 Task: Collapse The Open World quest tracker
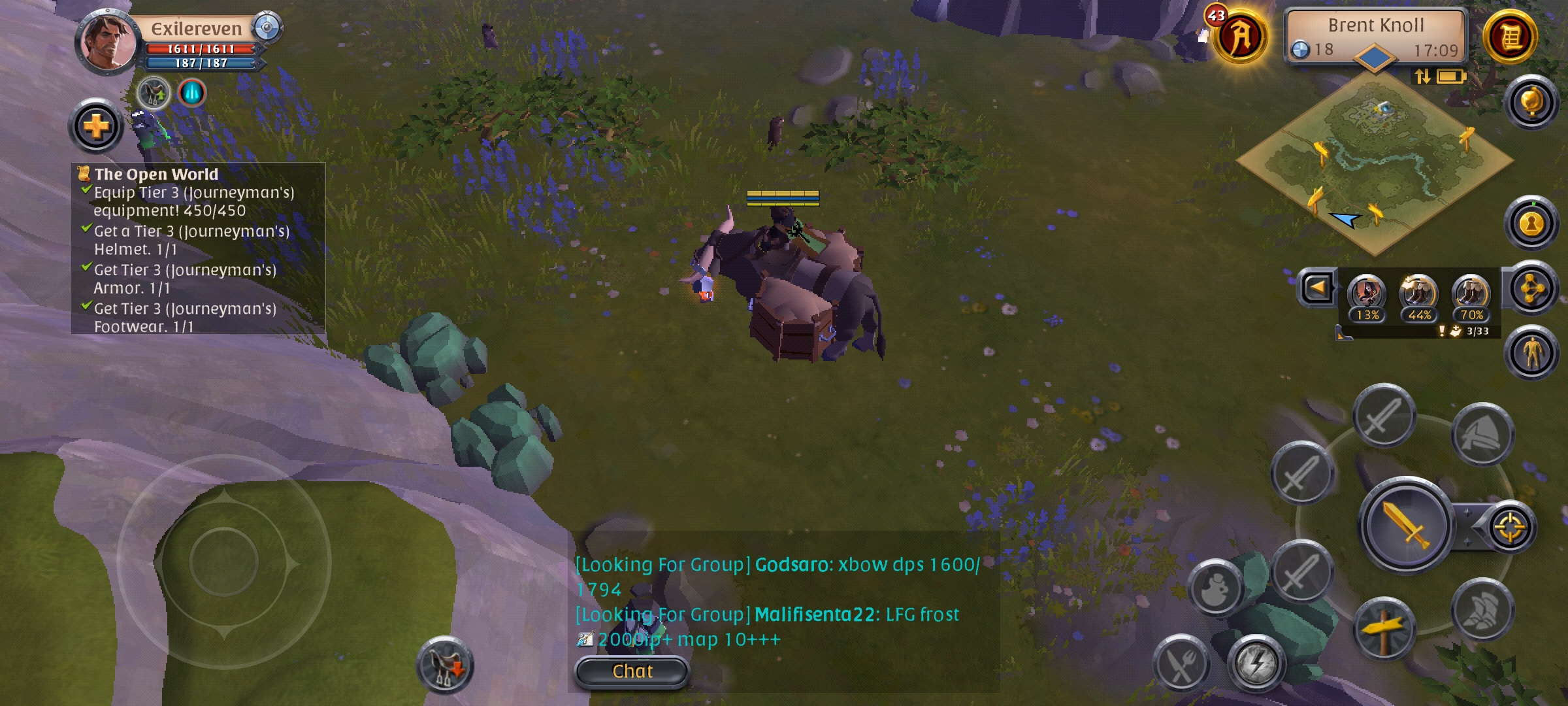click(x=157, y=175)
